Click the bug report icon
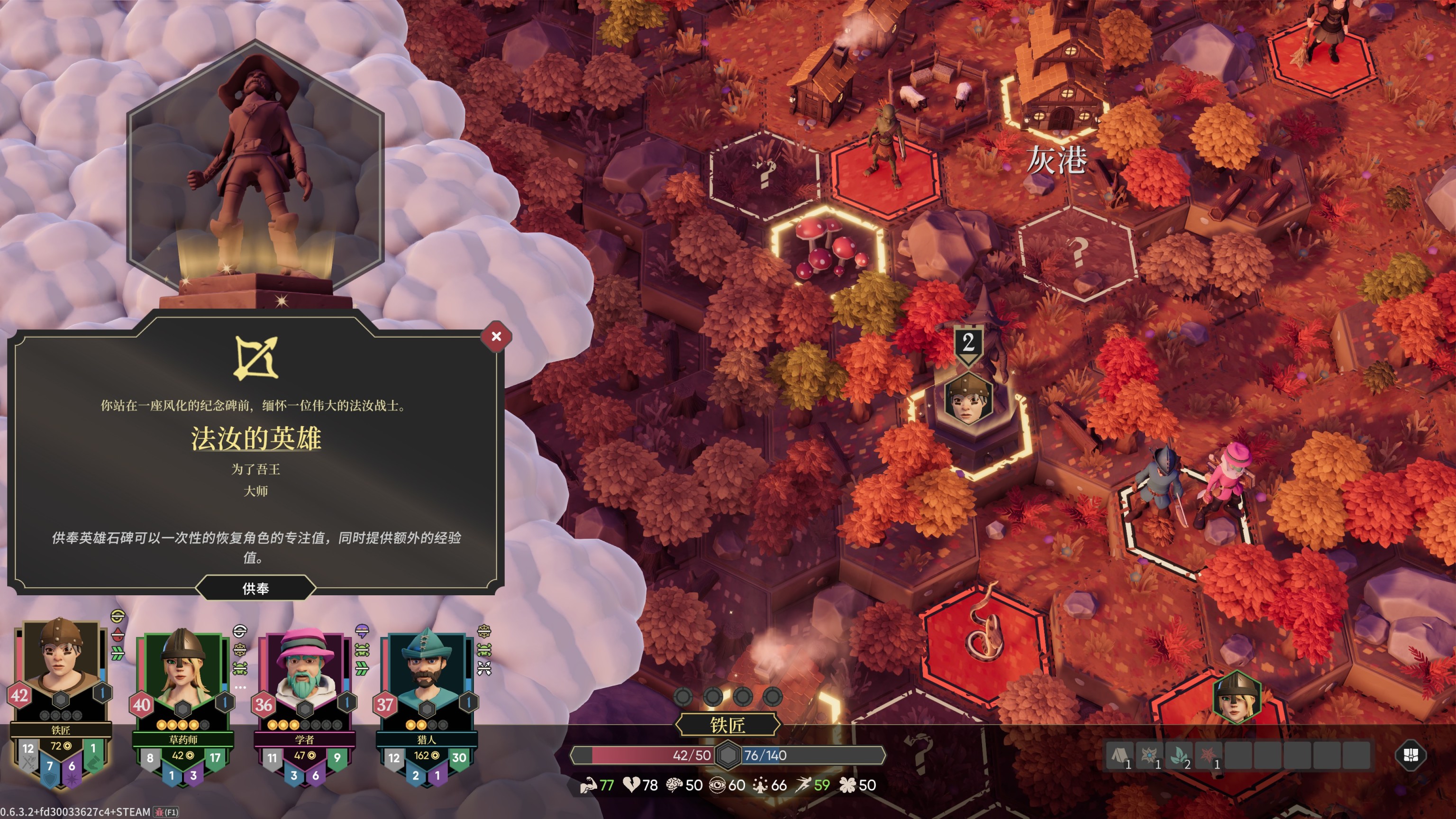Screen dimensions: 1456x819 tap(159, 812)
